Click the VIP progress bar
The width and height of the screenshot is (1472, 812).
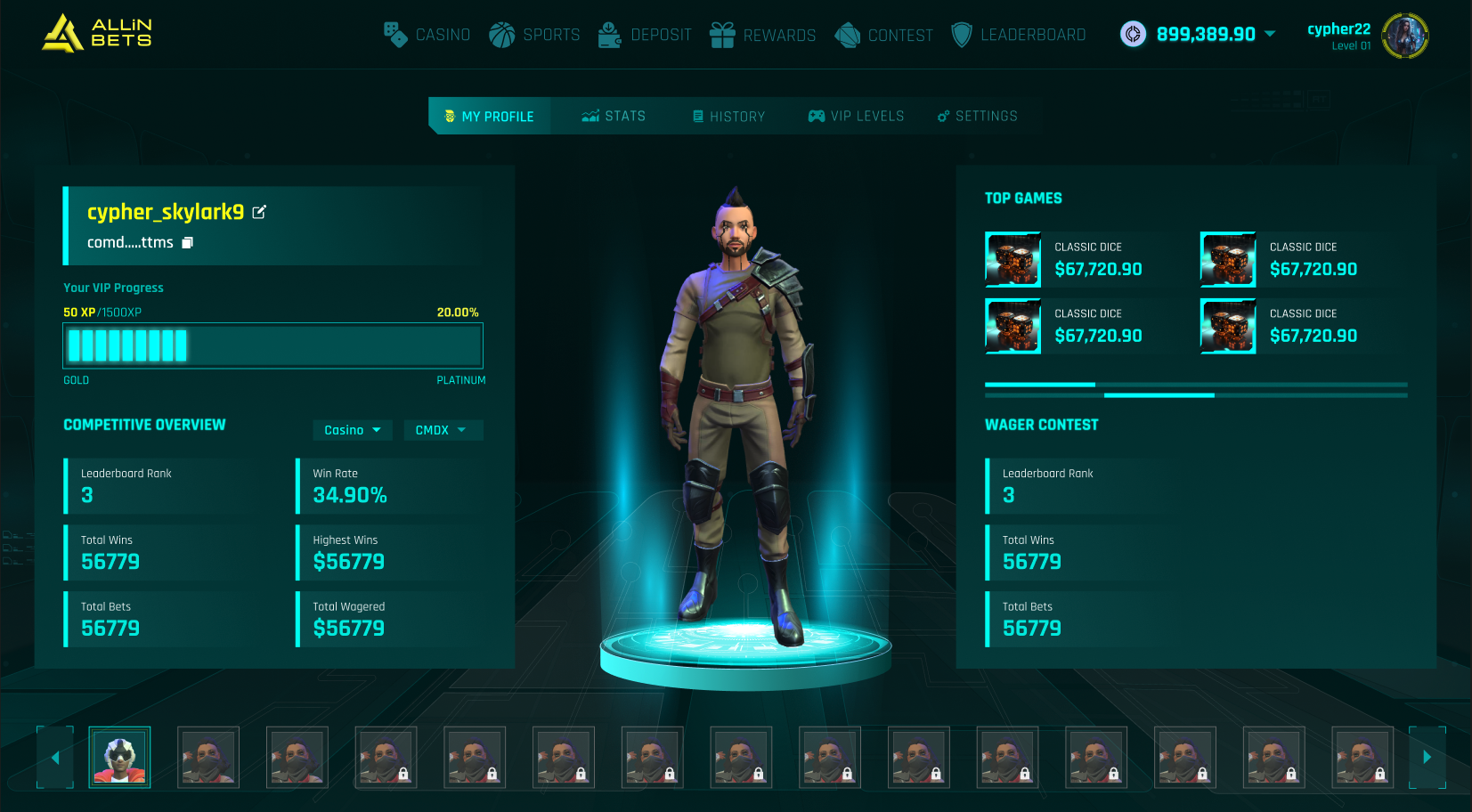point(272,345)
